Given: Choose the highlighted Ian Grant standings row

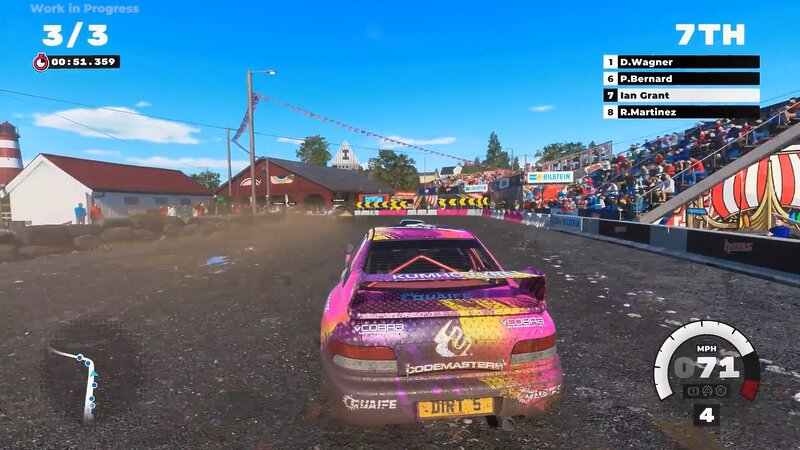Looking at the screenshot, I should 681,96.
